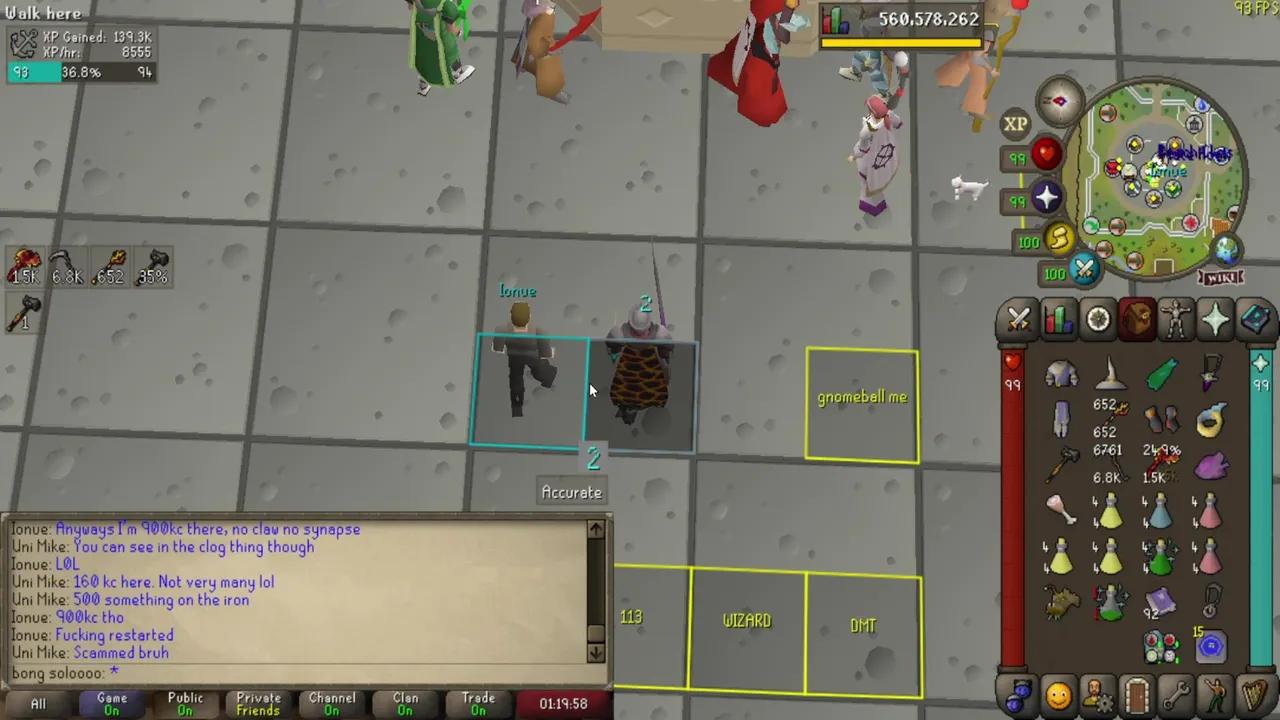
Task: Open the Prayer tab star icon
Action: pyautogui.click(x=1216, y=320)
